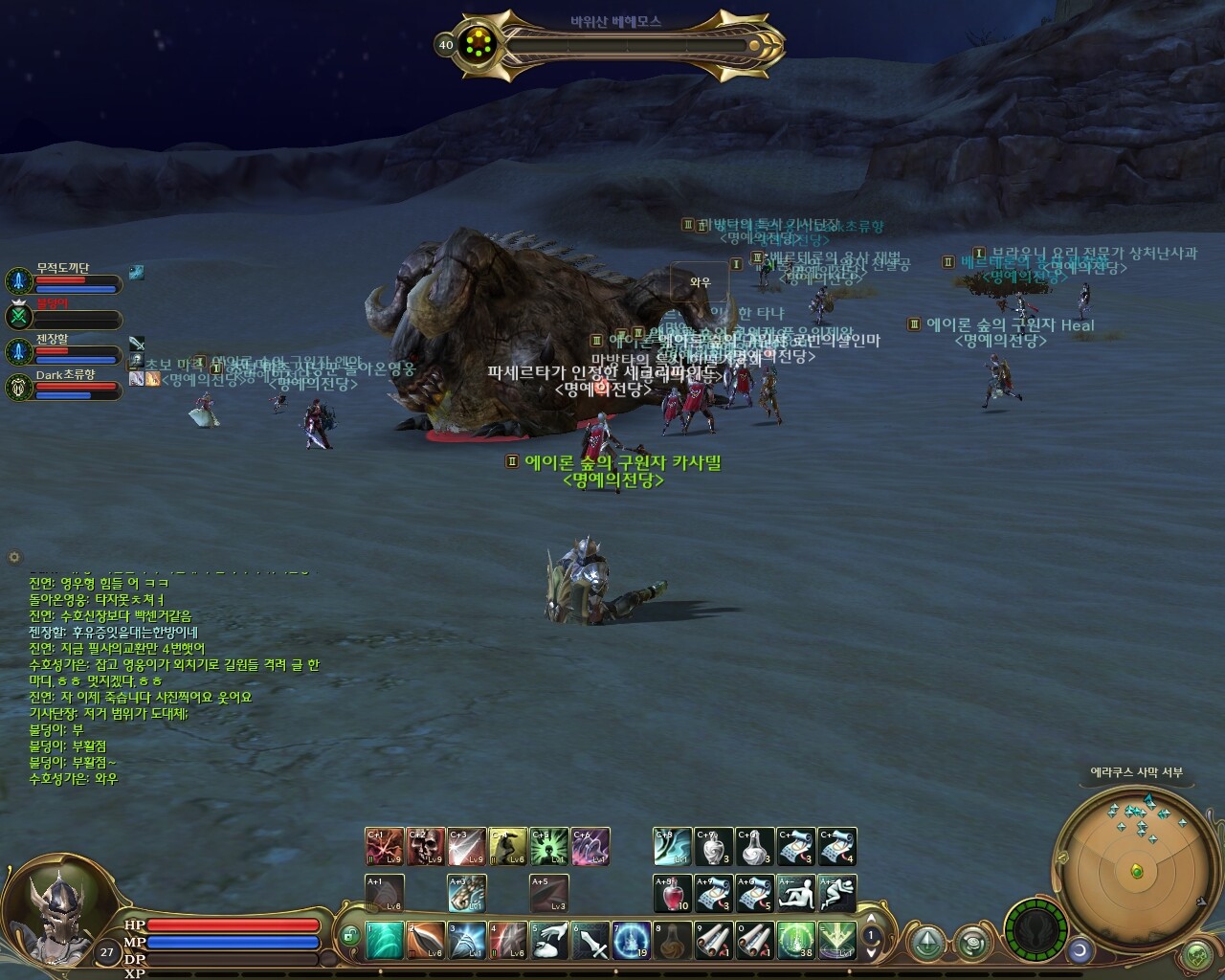Use the green glowing figure skill
This screenshot has height=980, width=1225.
pyautogui.click(x=549, y=847)
